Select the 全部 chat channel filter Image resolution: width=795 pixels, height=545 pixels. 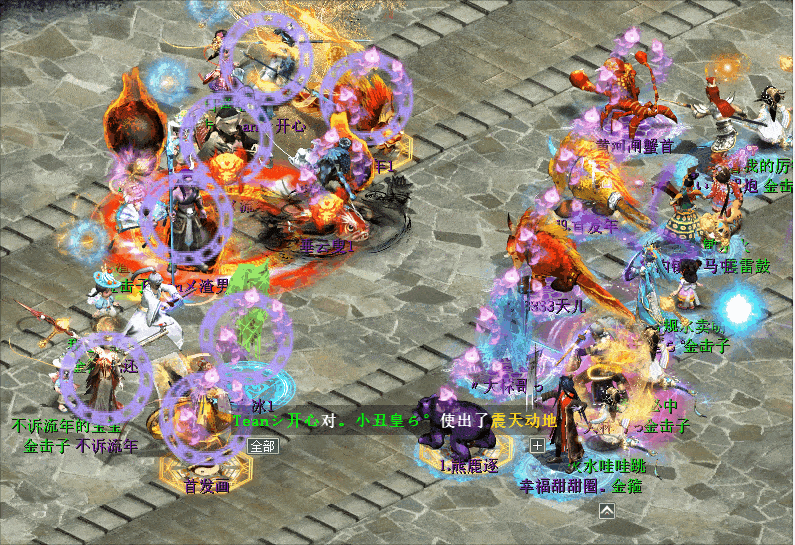tap(262, 446)
